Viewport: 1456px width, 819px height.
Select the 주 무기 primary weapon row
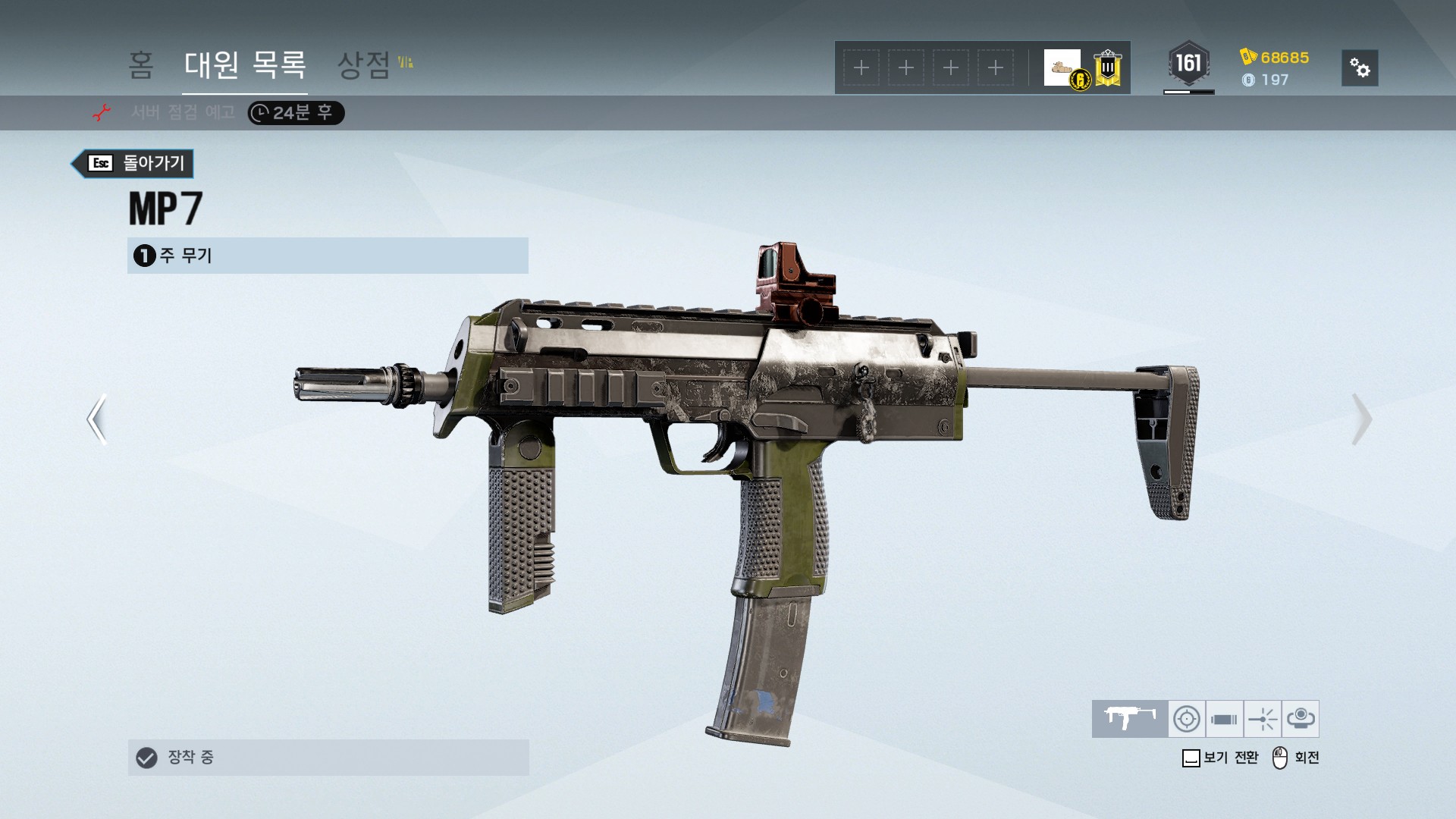[x=328, y=256]
